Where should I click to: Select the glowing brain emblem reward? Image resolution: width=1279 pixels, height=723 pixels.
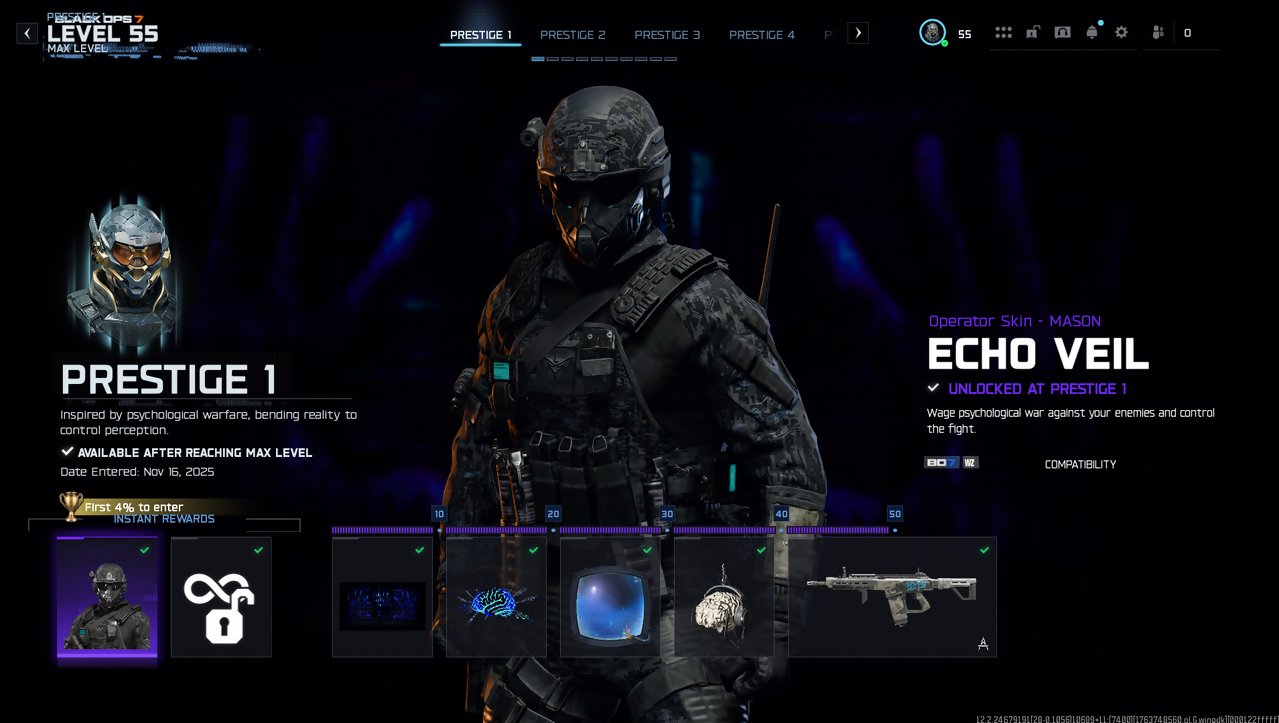[496, 597]
